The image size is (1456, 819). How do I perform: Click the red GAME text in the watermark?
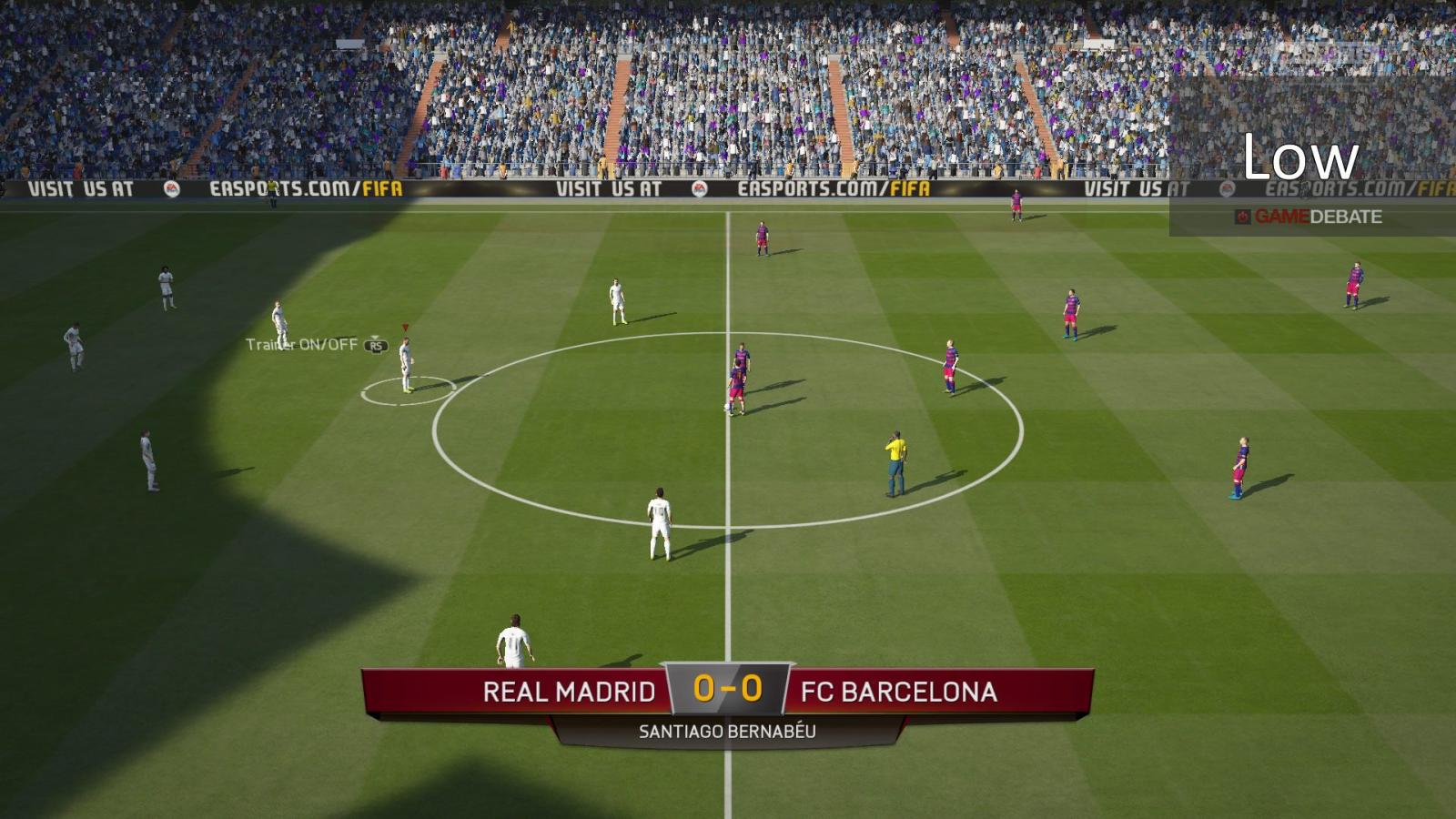tap(1283, 216)
